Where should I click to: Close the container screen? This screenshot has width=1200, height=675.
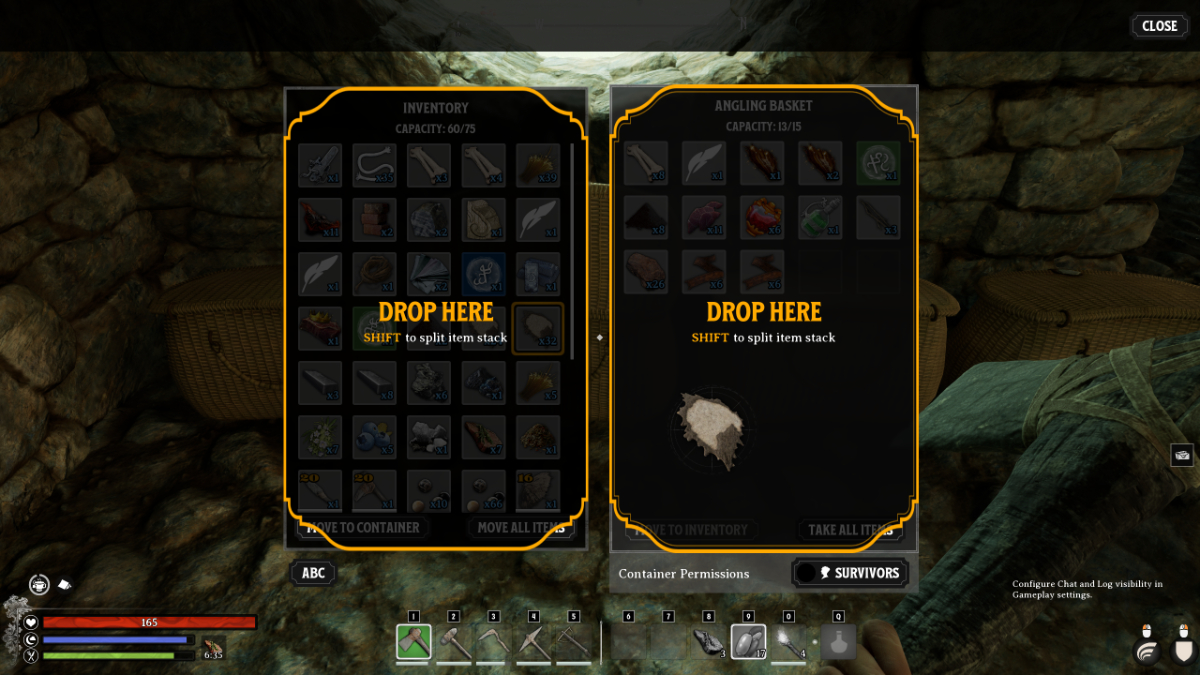point(1159,26)
